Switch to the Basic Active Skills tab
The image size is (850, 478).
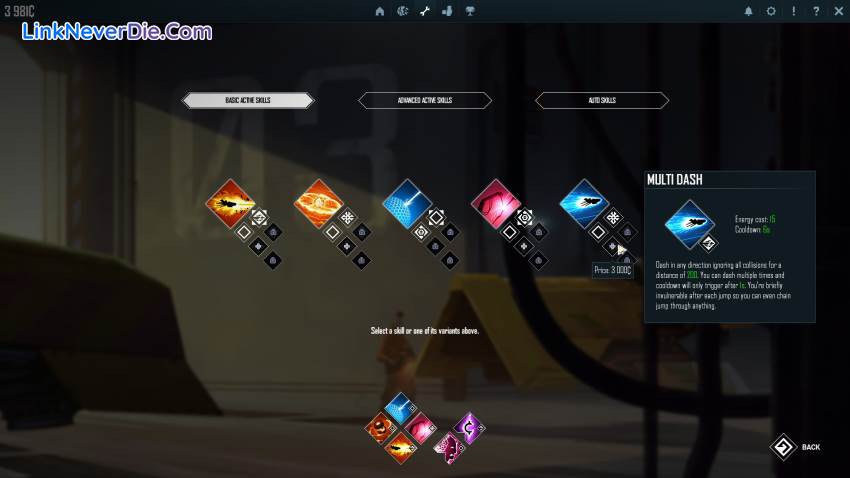248,100
